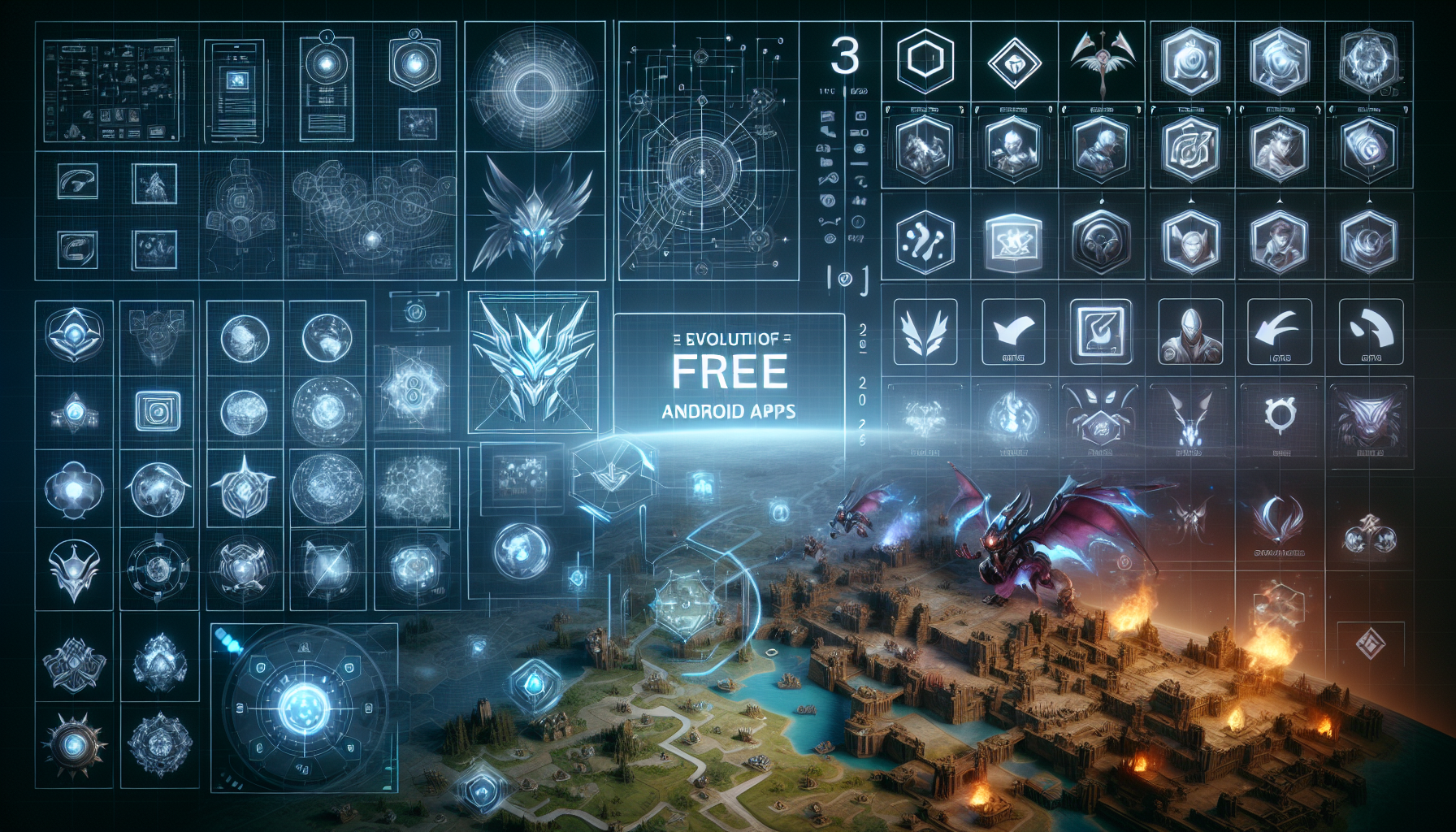The height and width of the screenshot is (832, 1456).
Task: Select the glowing-eyed dragon head emblem
Action: click(x=534, y=215)
